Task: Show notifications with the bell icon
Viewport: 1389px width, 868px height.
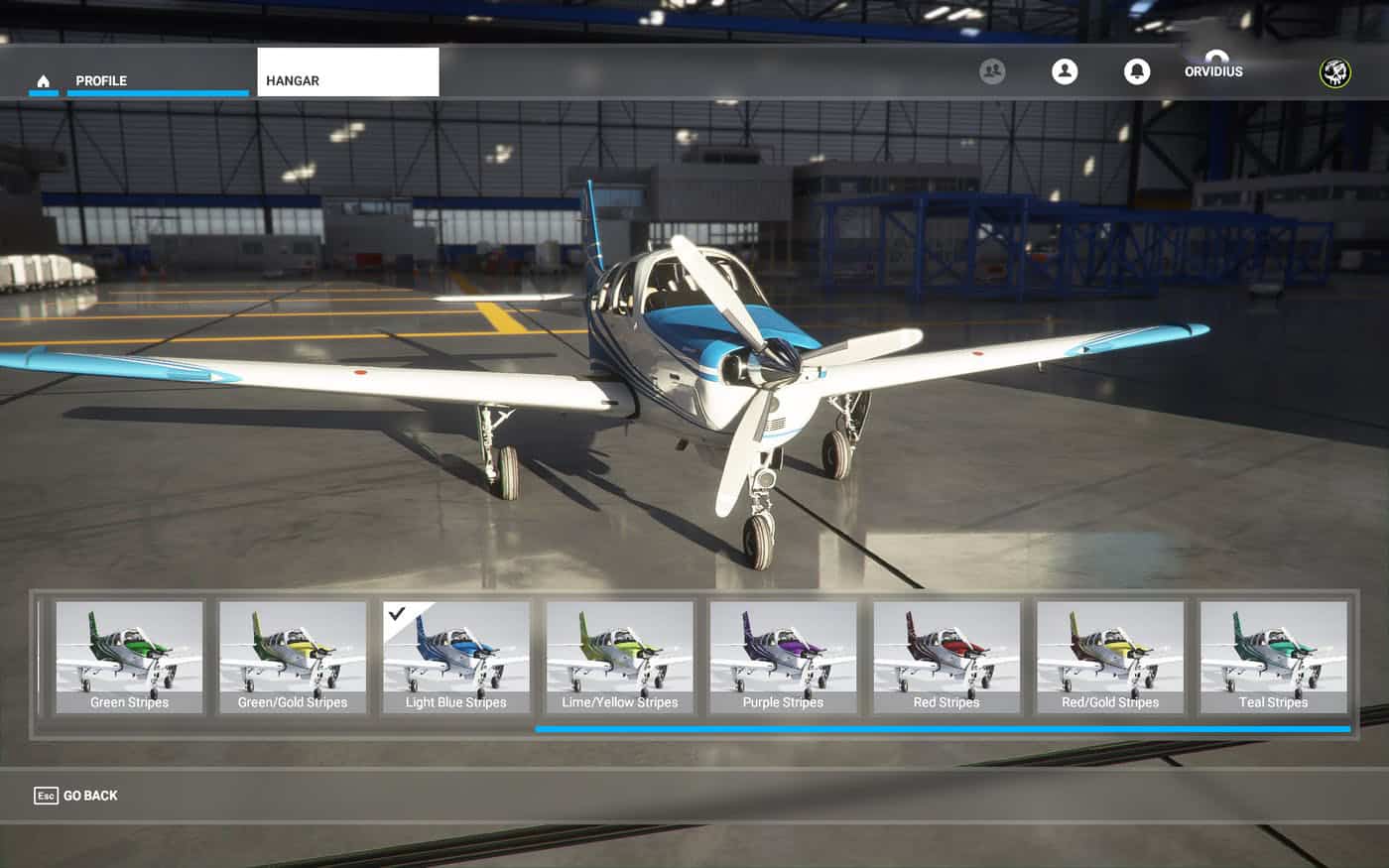Action: point(1137,71)
